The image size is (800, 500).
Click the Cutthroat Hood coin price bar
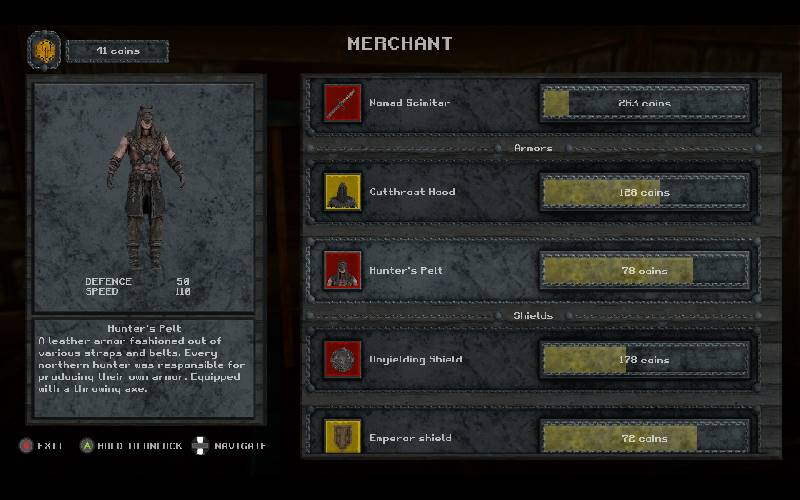[644, 192]
